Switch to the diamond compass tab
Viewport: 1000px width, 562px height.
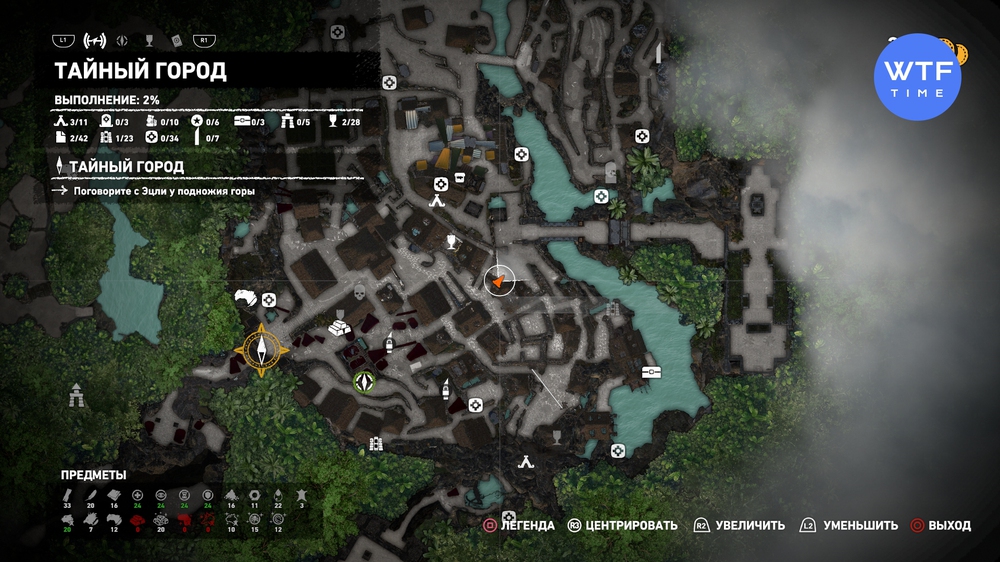coord(123,41)
